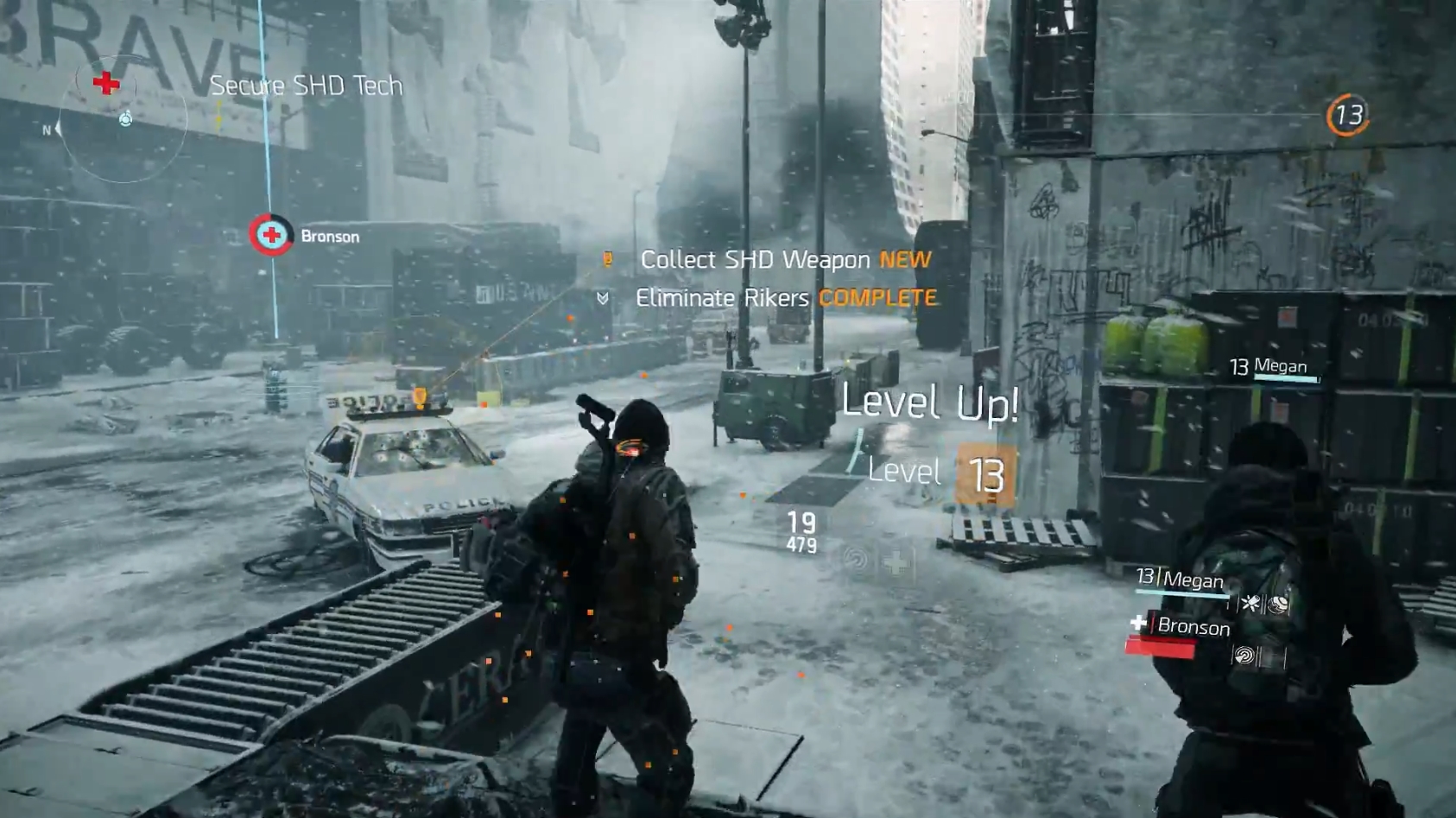This screenshot has width=1456, height=818.
Task: Click the medical cross on Bronson's waypoint marker
Action: click(x=269, y=234)
